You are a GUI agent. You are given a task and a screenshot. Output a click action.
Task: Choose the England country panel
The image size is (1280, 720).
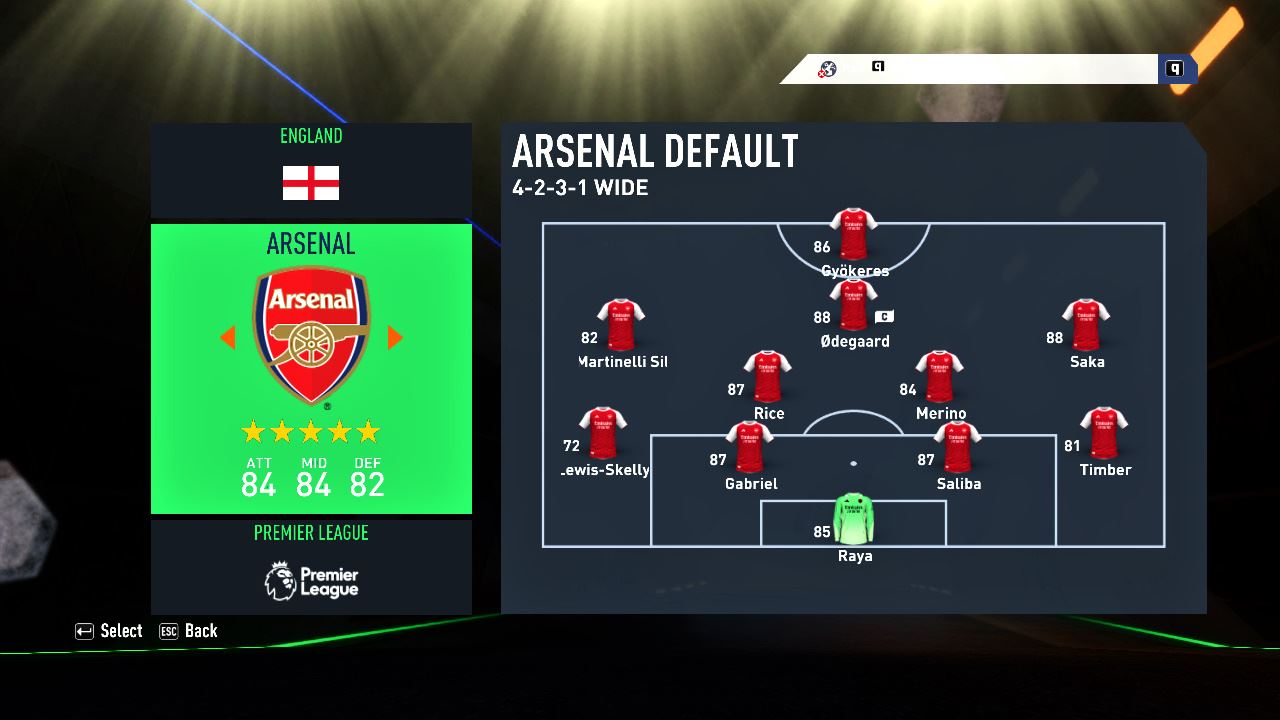pyautogui.click(x=311, y=170)
